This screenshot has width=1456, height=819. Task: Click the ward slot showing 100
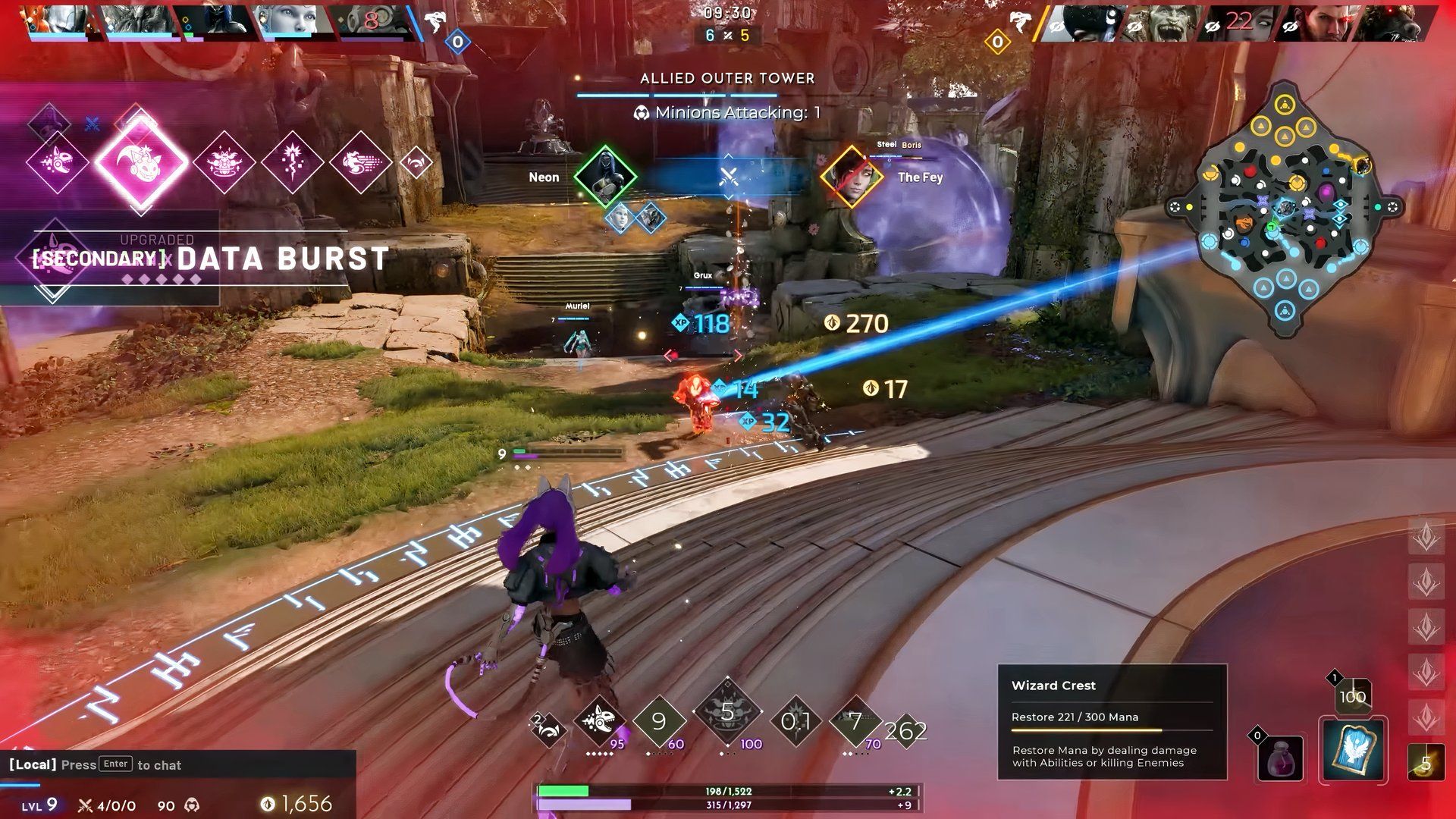point(1351,696)
